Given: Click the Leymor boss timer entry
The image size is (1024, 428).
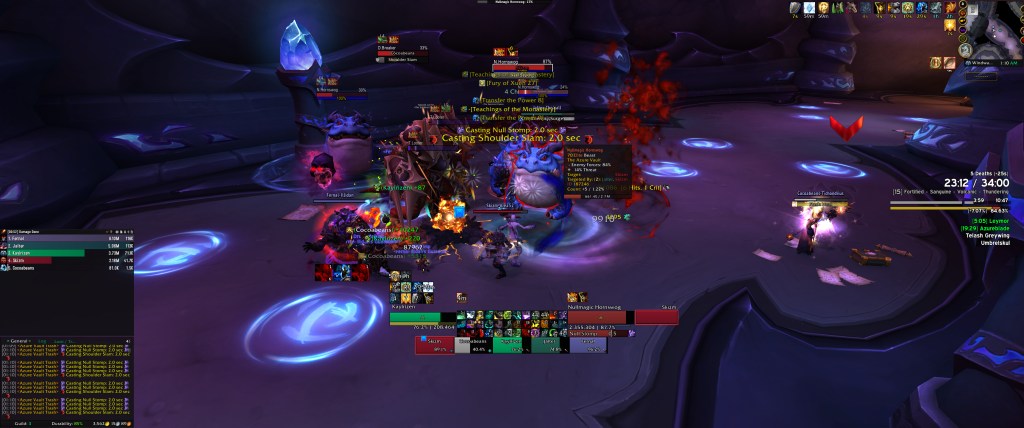Looking at the screenshot, I should (x=990, y=220).
